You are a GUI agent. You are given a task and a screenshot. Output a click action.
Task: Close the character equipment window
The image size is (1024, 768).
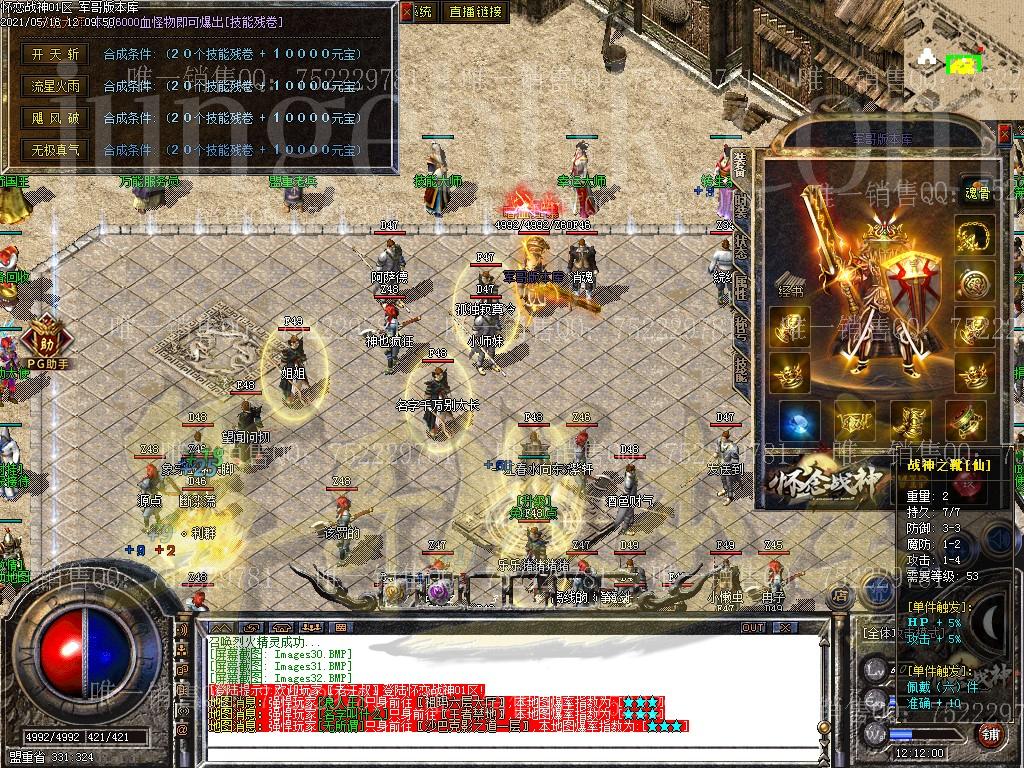pos(1004,132)
